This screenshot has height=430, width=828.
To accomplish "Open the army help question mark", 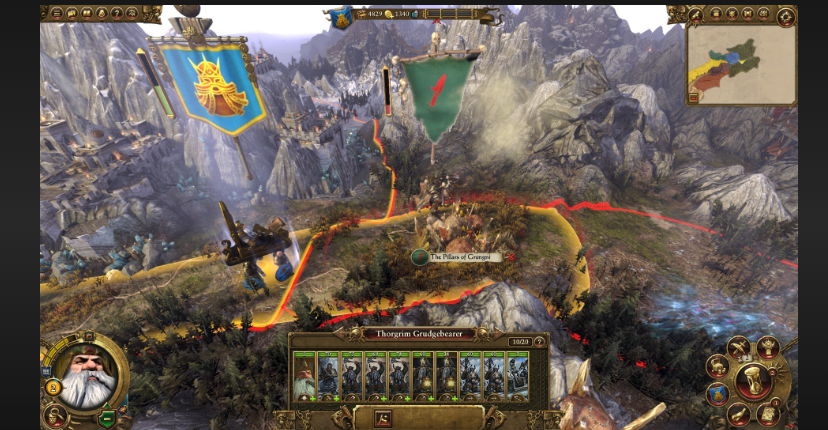I will click(539, 341).
